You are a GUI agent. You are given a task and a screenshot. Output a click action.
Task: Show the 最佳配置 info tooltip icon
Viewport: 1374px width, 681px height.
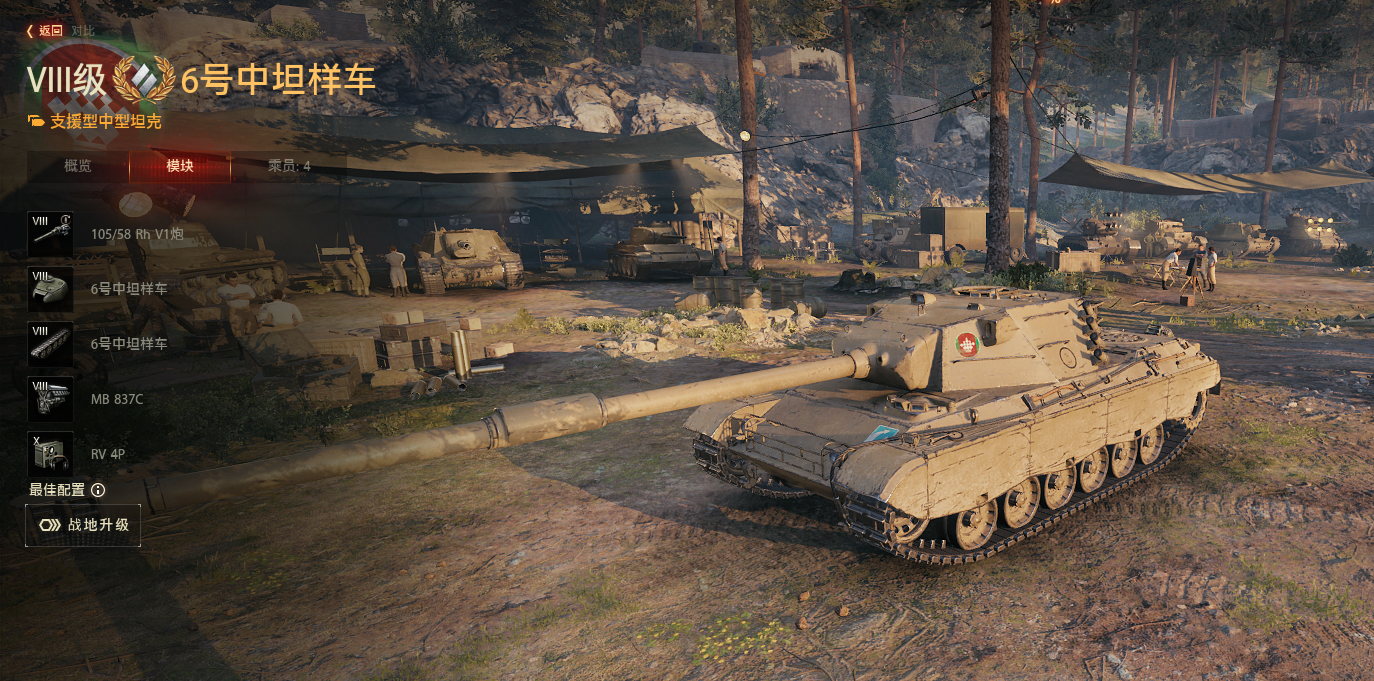pos(98,490)
